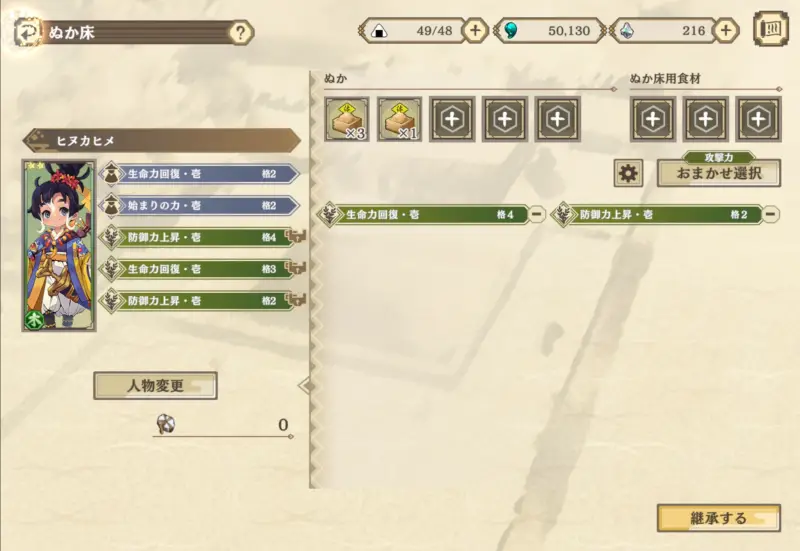Confirm with the 継承する button
800x551 pixels.
click(x=718, y=518)
